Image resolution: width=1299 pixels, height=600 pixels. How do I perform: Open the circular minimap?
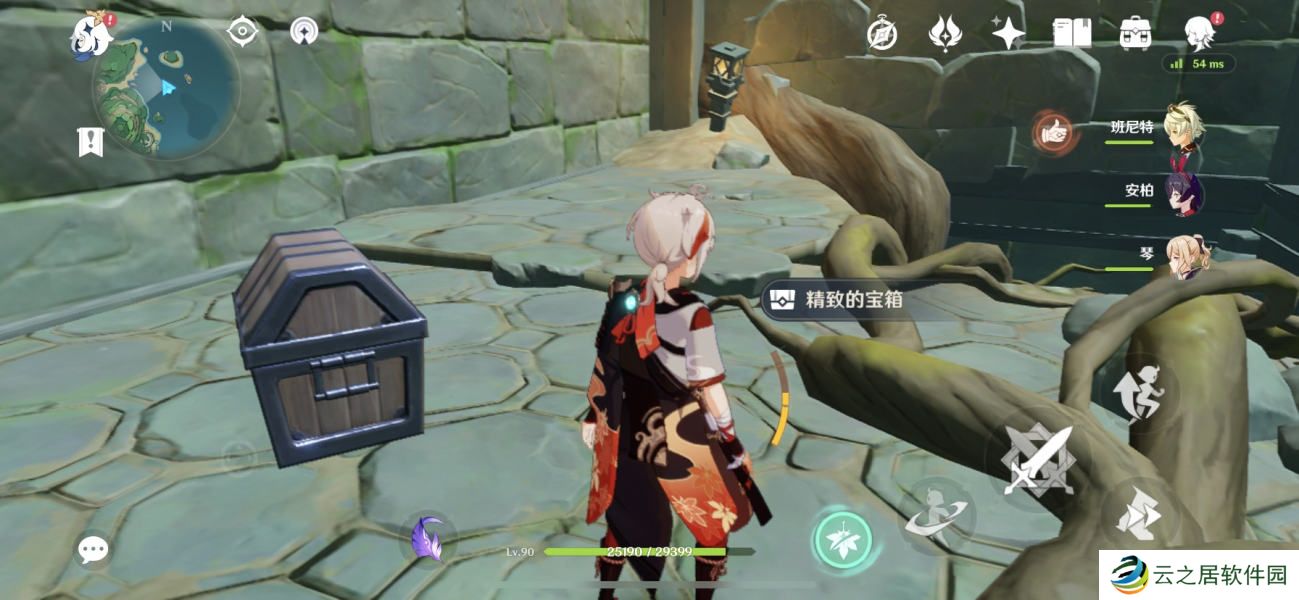(x=166, y=88)
